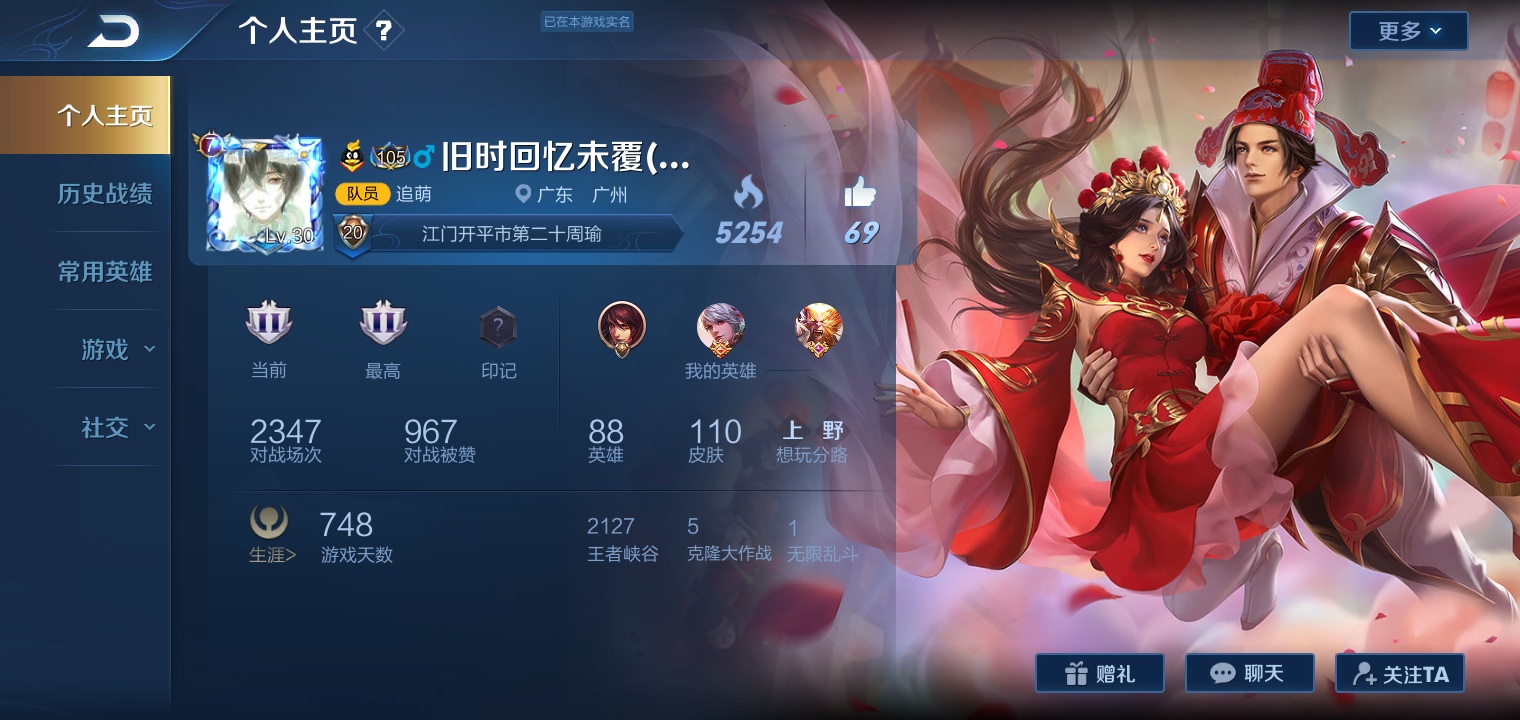This screenshot has height=720, width=1520.
Task: Select the 个人主页 tab
Action: [x=104, y=115]
